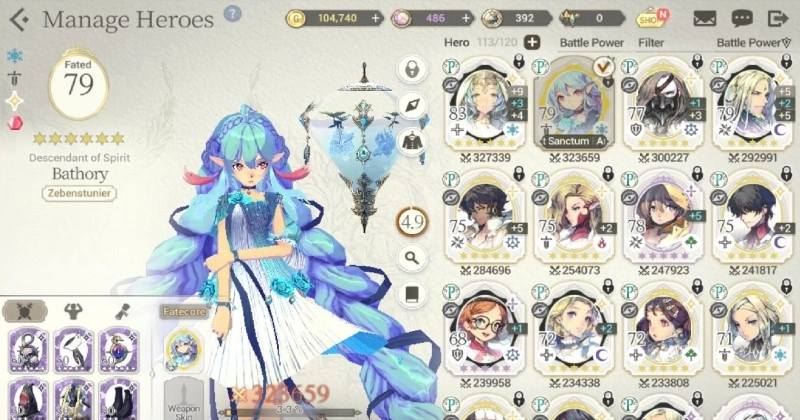Screen dimensions: 800x420
Task: Open the help question mark icon
Action: click(233, 13)
